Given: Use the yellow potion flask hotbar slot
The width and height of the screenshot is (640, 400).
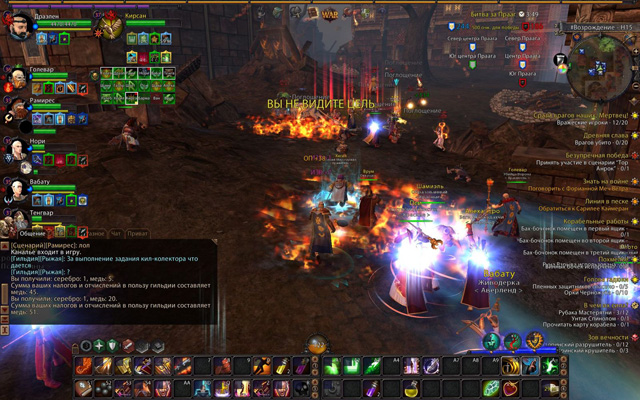Looking at the screenshot, I should click(x=411, y=388).
